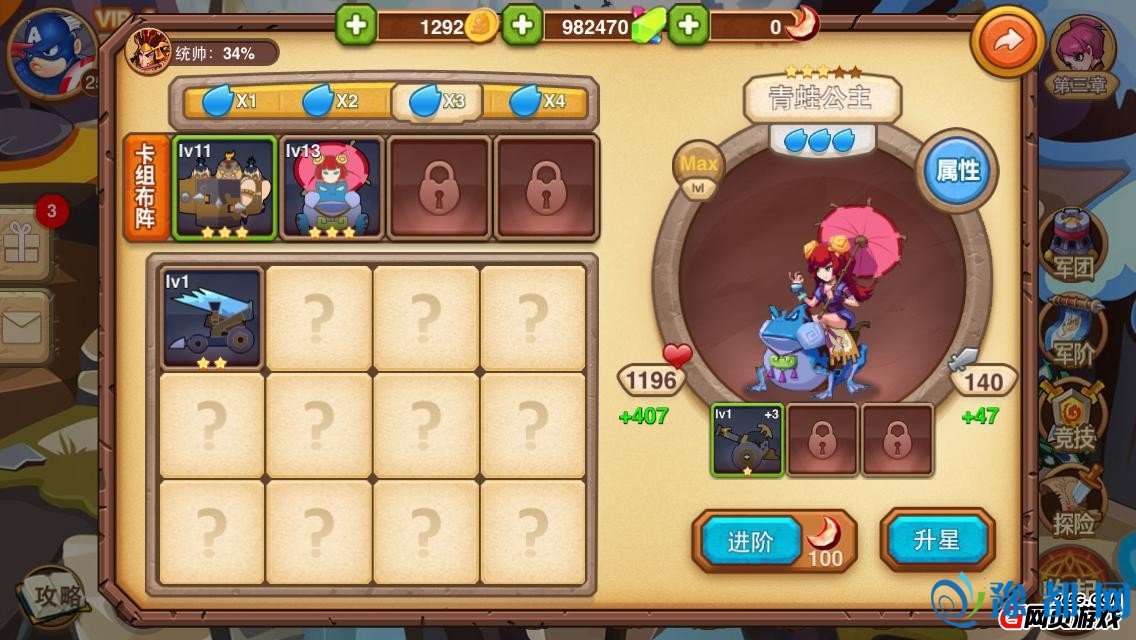
Task: Pick the lv1 lightning cannon card
Action: [211, 318]
